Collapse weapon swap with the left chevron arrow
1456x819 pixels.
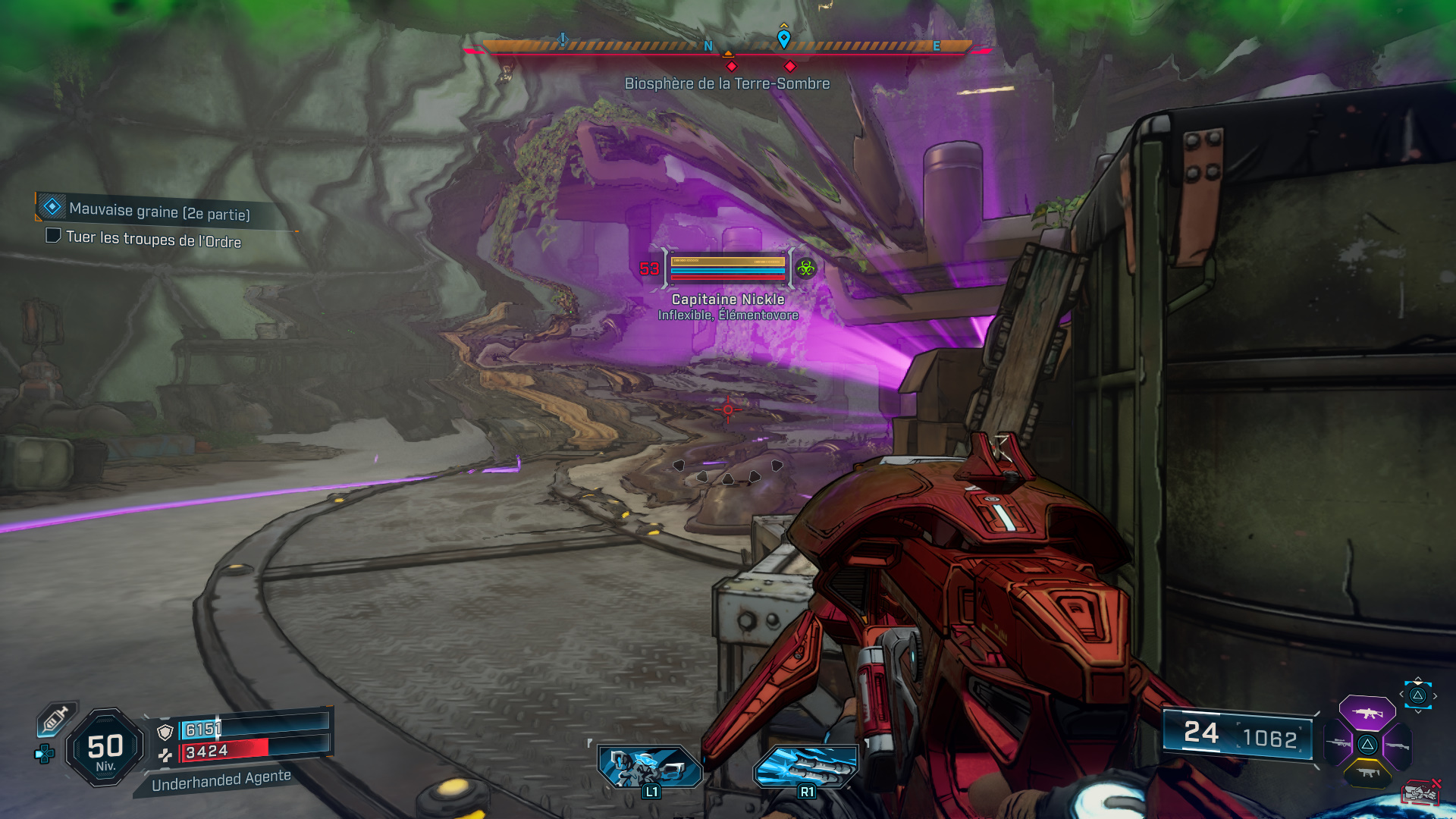coord(1402,694)
